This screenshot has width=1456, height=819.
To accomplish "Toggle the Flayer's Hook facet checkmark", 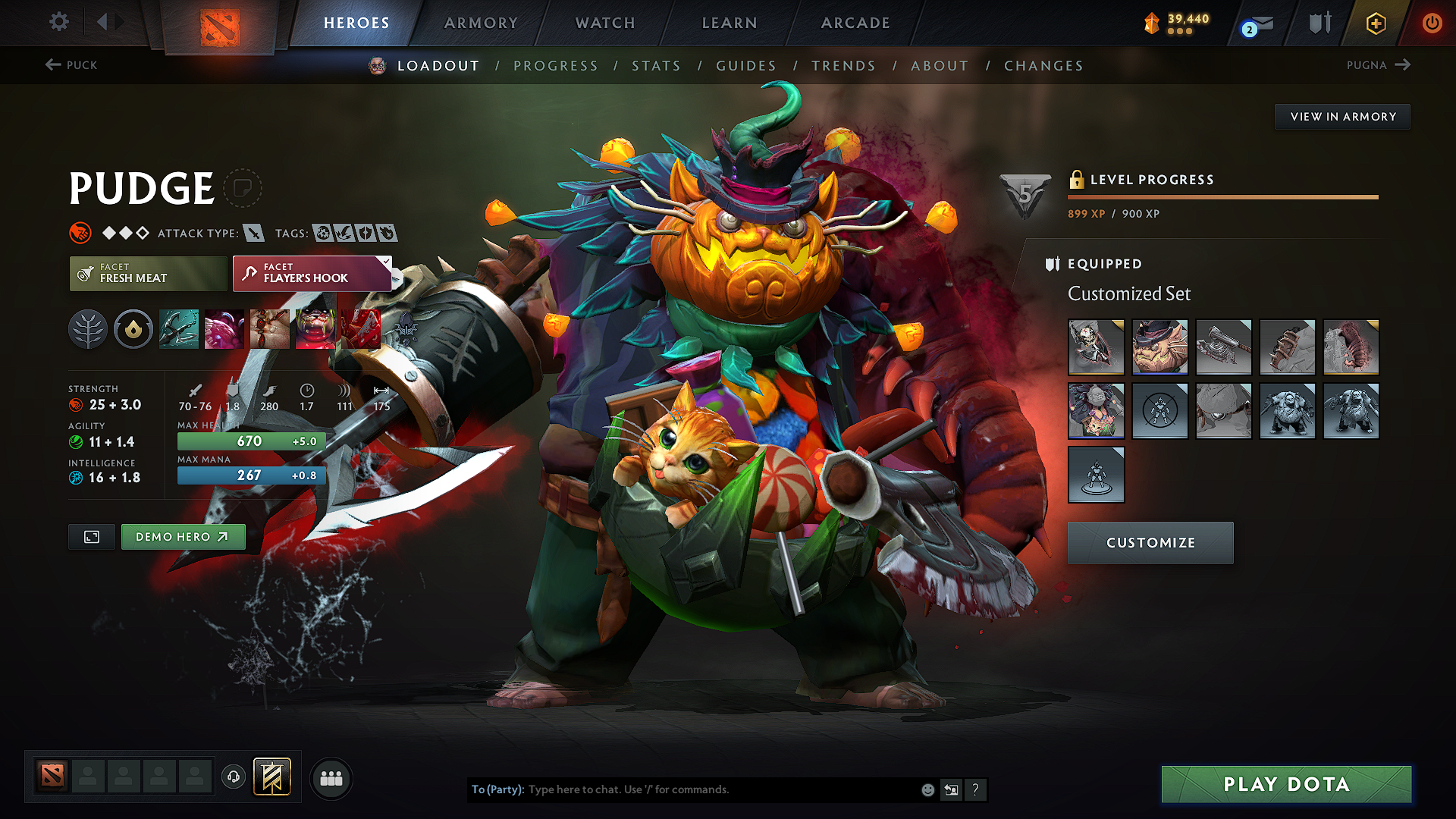I will click(387, 261).
